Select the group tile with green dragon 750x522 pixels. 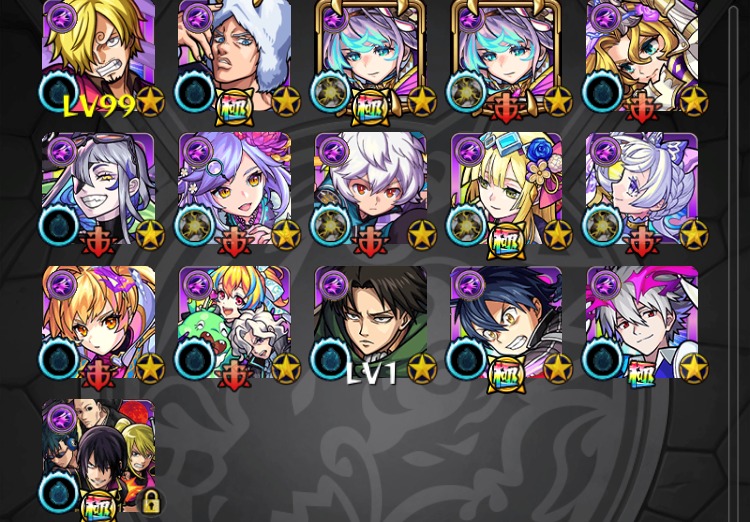(235, 323)
